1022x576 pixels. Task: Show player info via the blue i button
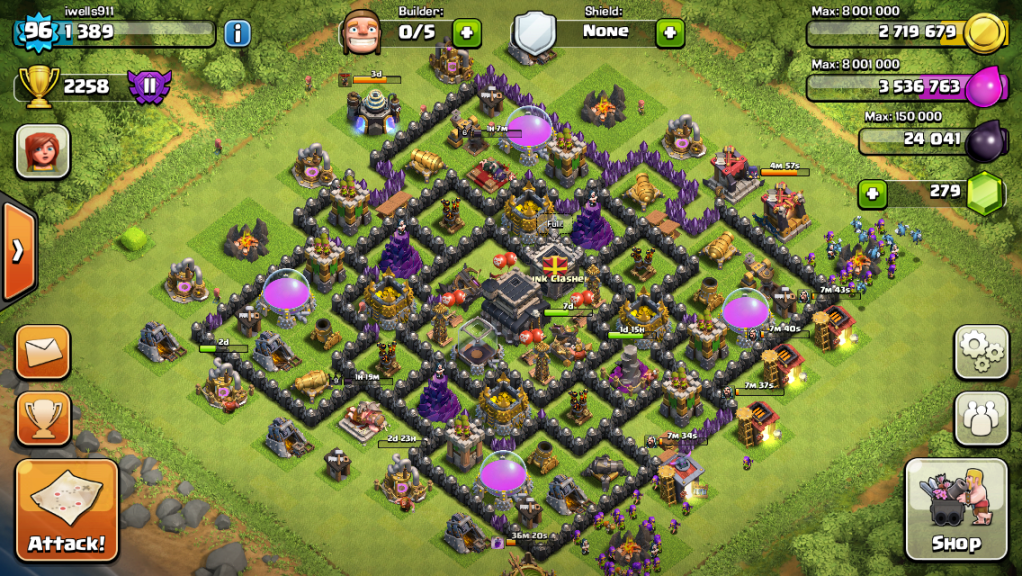coord(237,33)
